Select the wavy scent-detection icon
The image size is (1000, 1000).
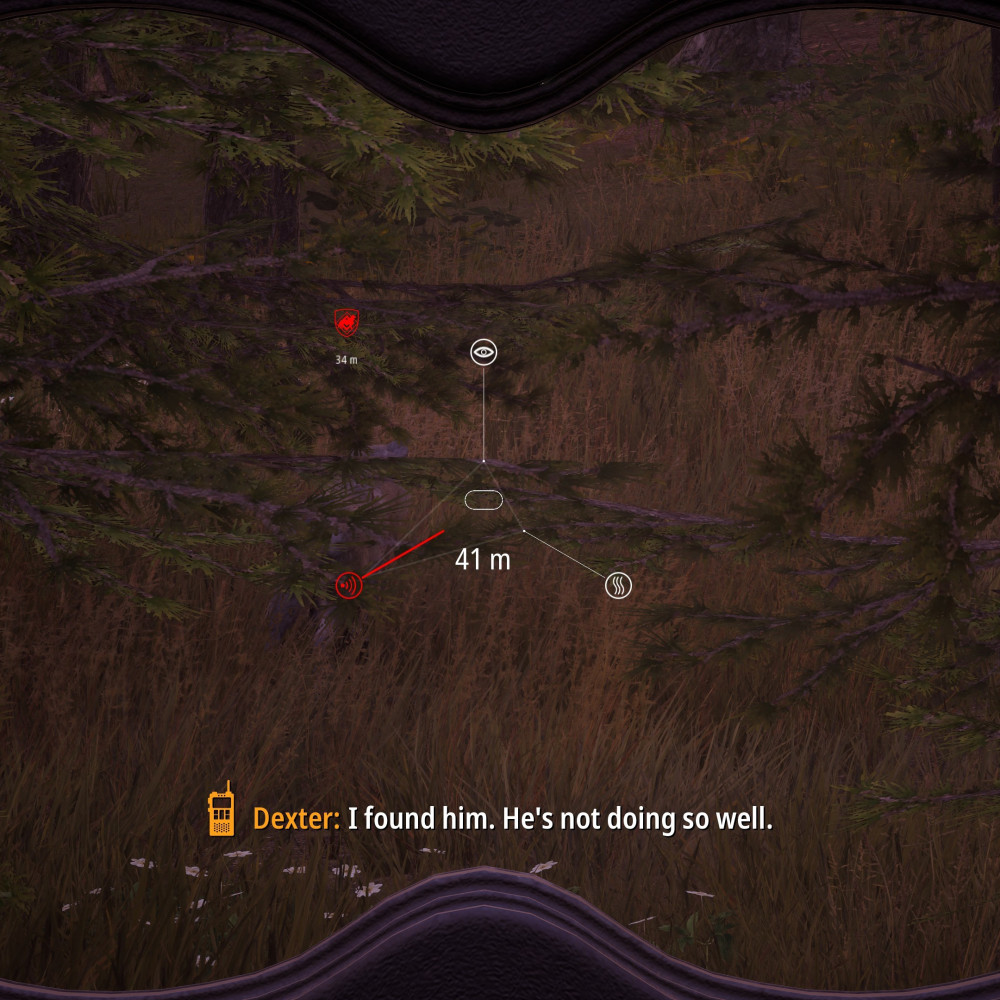[x=619, y=585]
